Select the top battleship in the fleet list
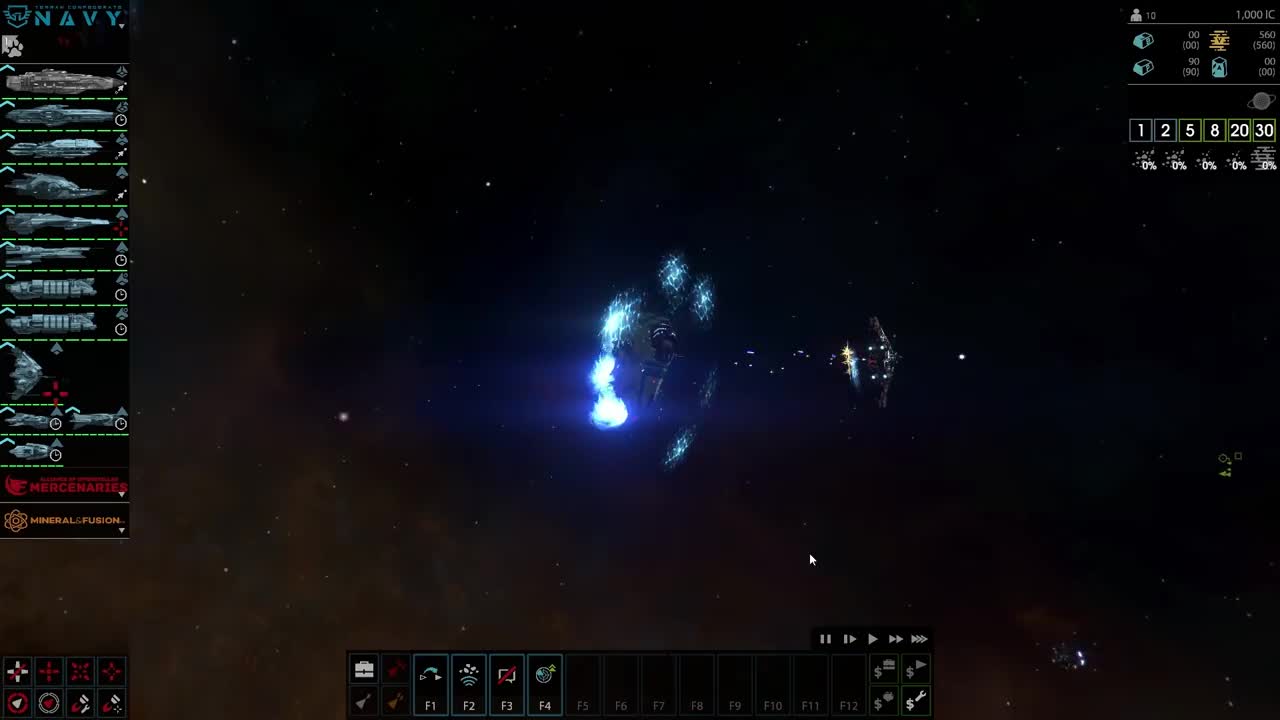This screenshot has width=1280, height=720. pos(60,80)
